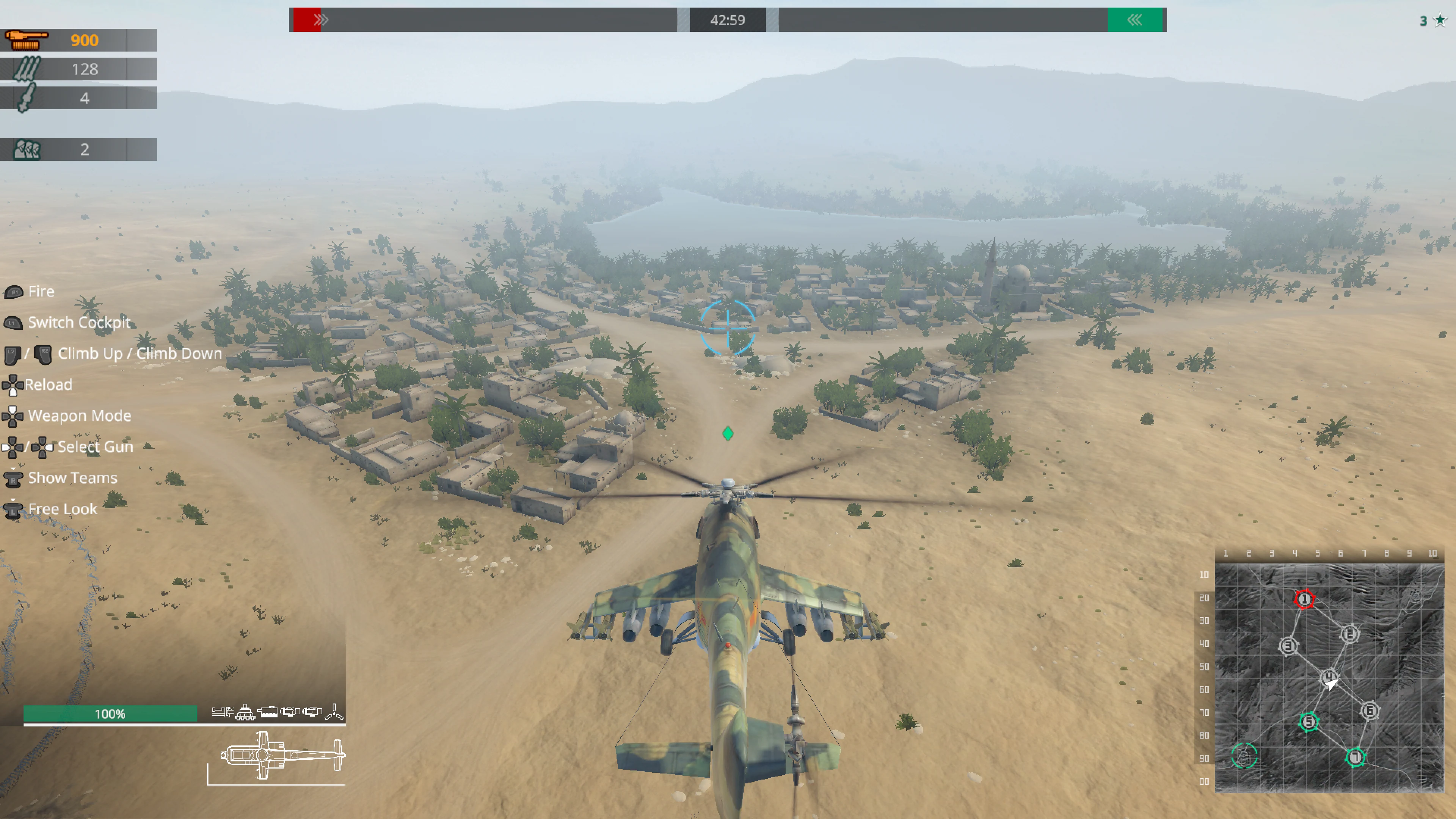
Task: Select the tank icon in the loadout bar
Action: pos(245,712)
